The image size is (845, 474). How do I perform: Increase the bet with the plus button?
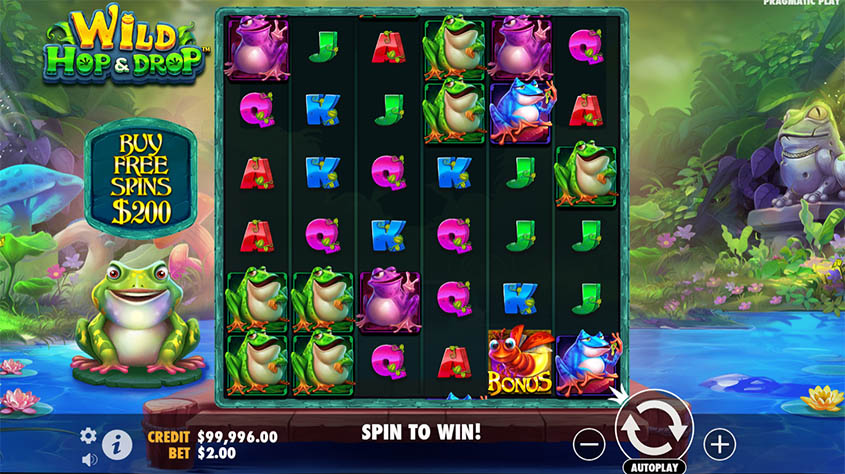pyautogui.click(x=719, y=442)
